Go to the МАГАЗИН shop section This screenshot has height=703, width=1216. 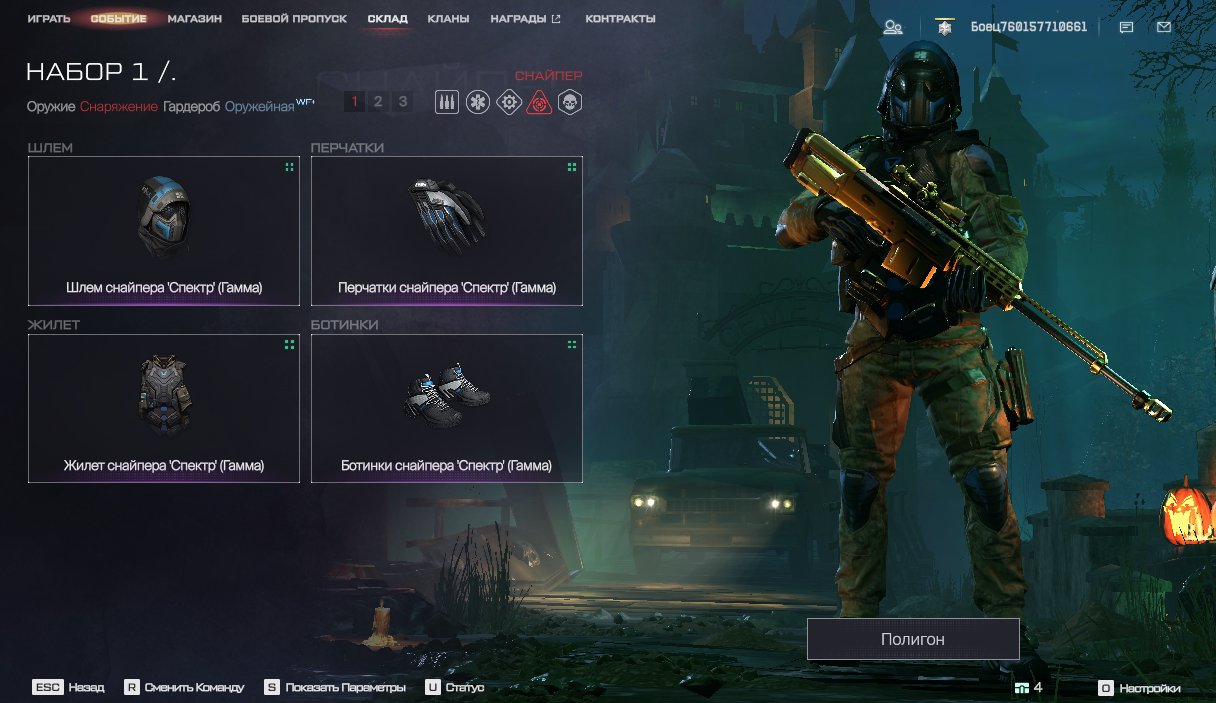tap(194, 19)
